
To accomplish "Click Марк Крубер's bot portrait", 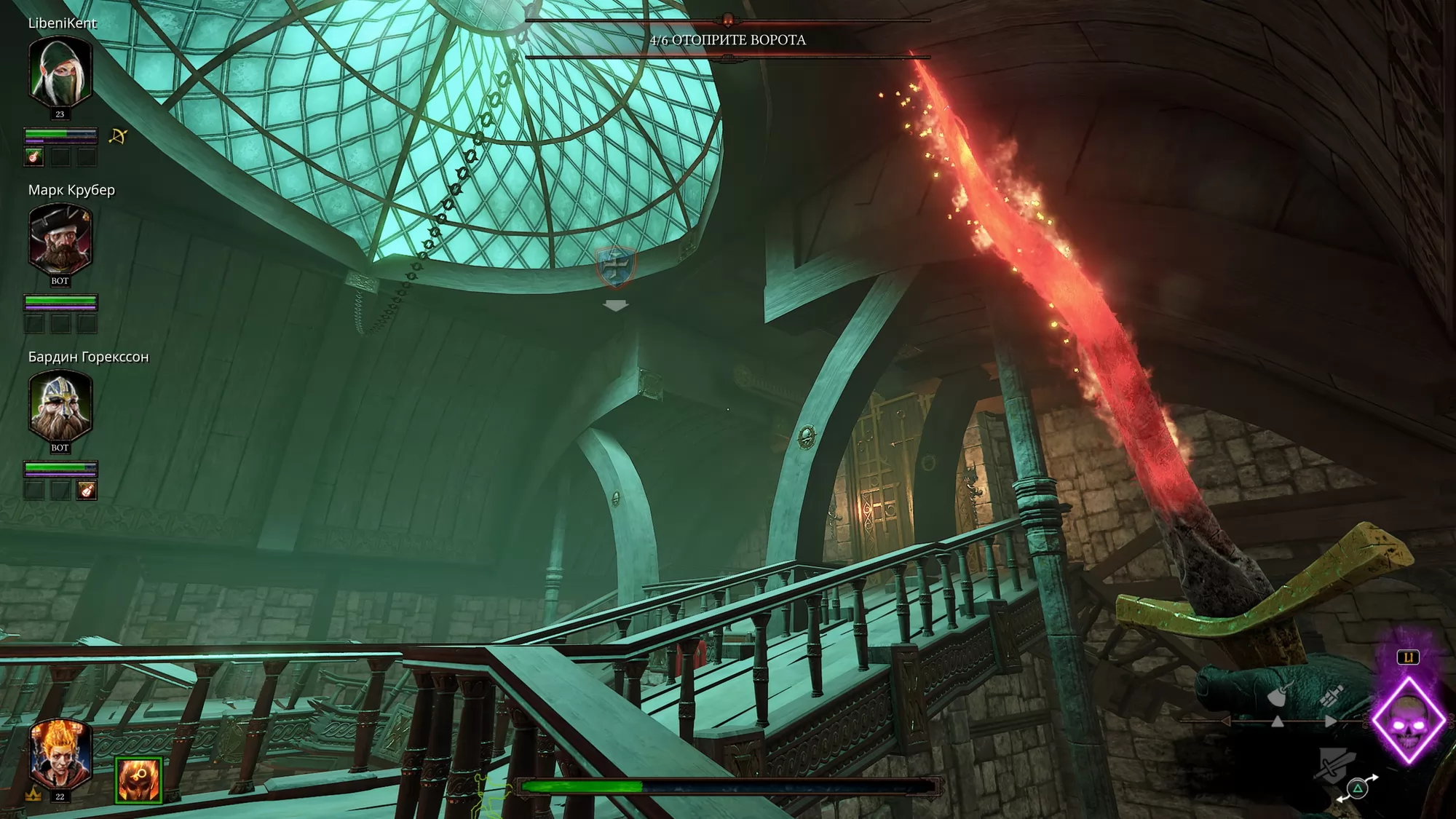I will [60, 239].
